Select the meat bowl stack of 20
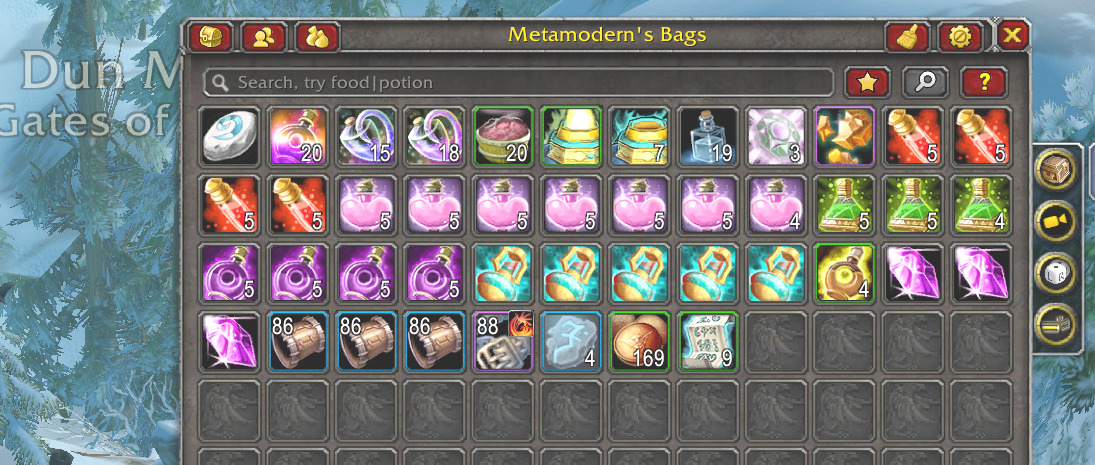Viewport: 1095px width, 465px height. 502,137
